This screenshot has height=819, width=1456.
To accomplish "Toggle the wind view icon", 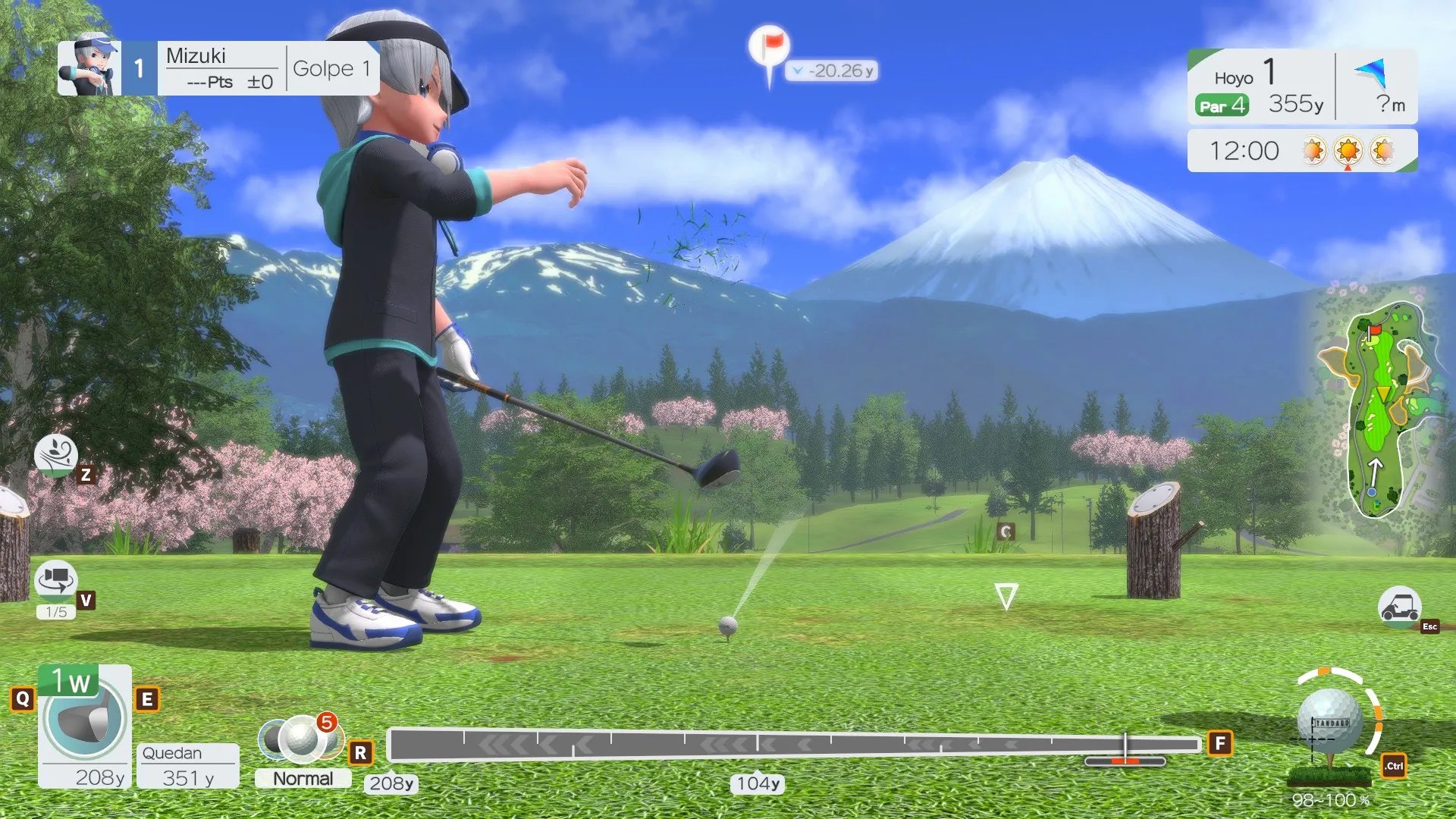I will click(x=56, y=455).
